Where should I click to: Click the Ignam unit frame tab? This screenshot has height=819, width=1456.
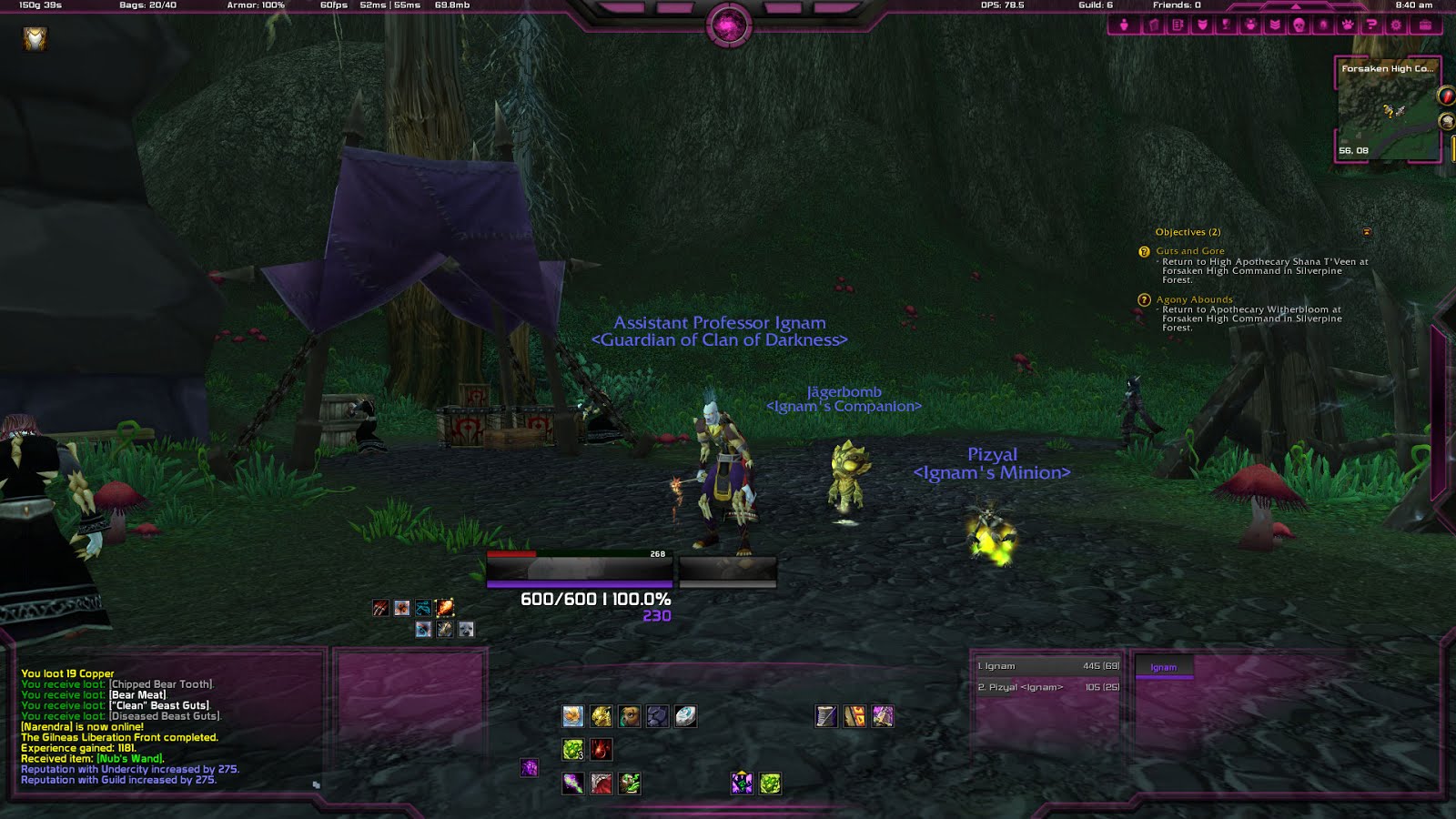click(1163, 667)
